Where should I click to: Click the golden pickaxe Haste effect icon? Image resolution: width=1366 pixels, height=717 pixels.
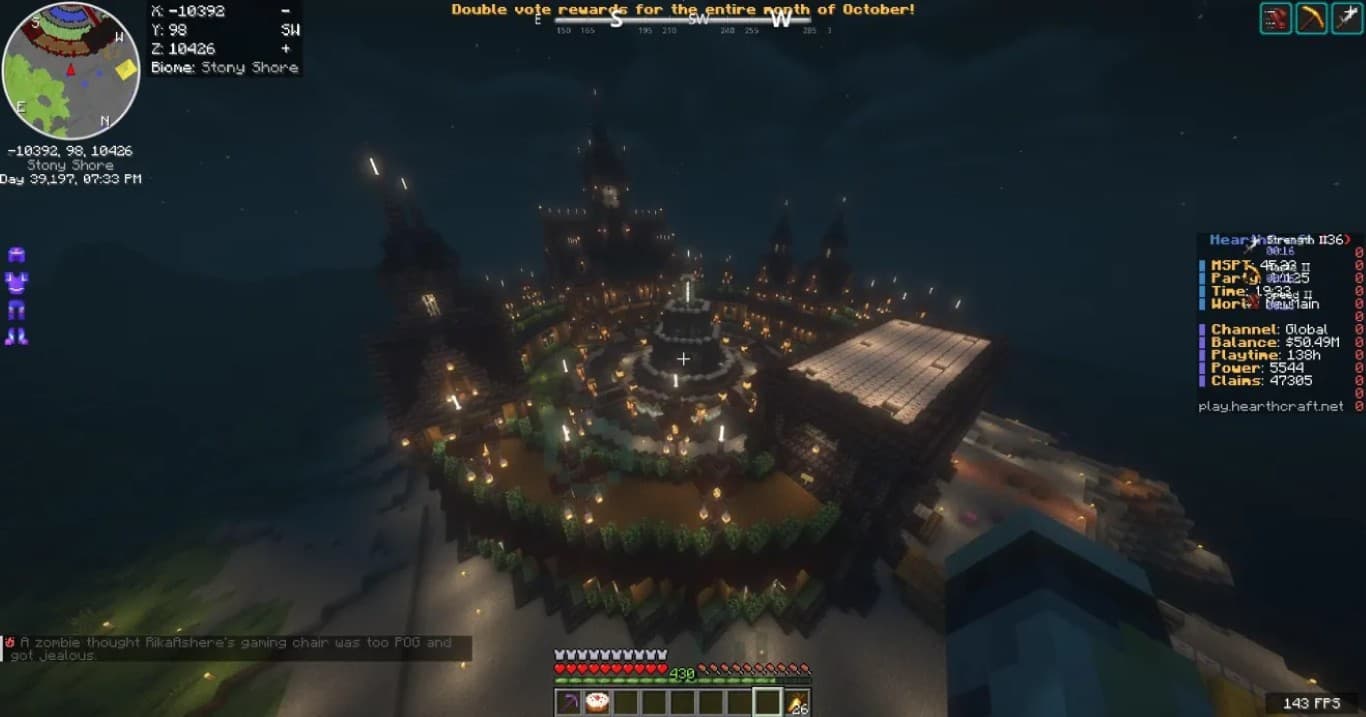point(1311,18)
